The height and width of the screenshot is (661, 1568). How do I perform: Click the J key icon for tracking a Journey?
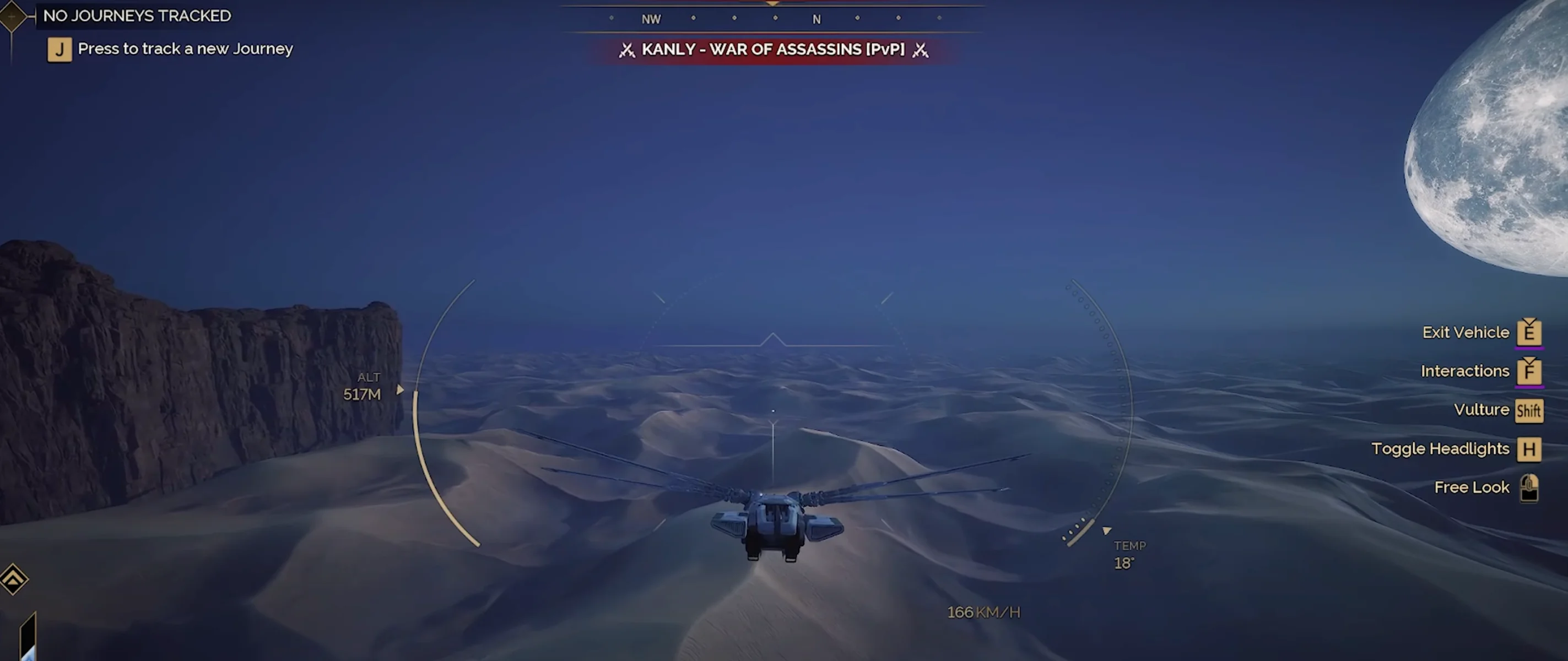tap(59, 50)
